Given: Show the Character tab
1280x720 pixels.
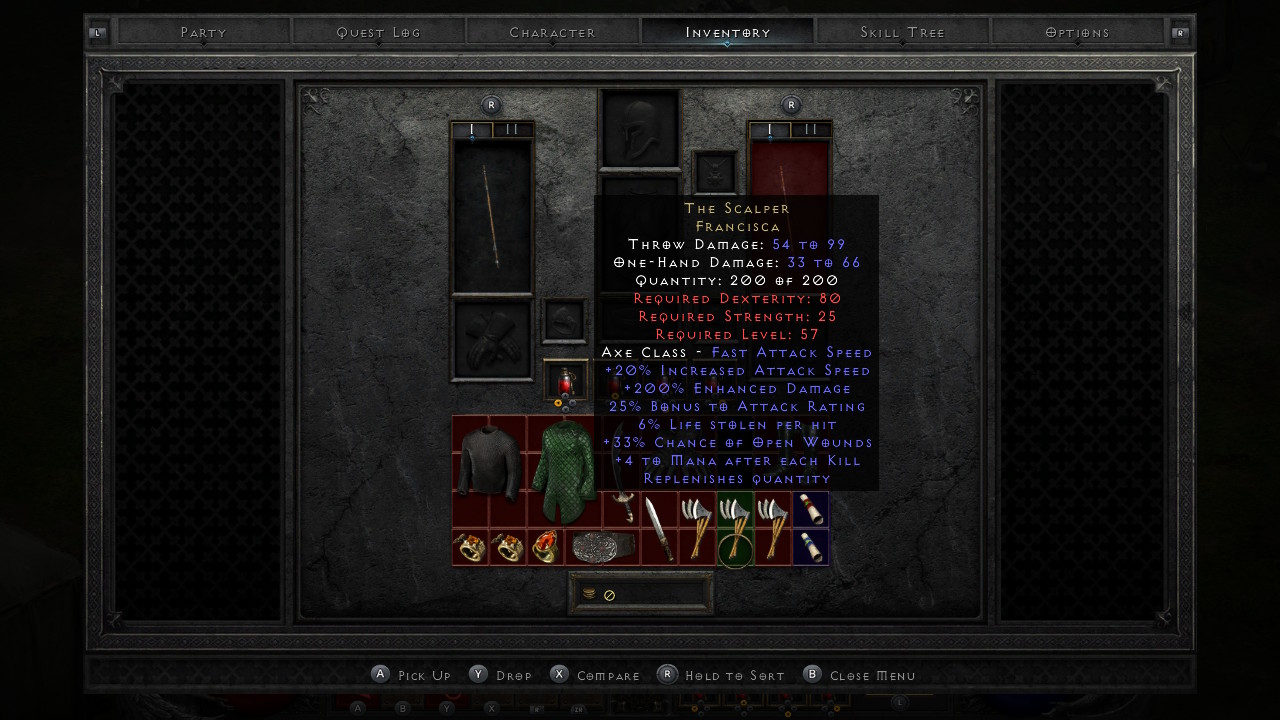Looking at the screenshot, I should [x=552, y=32].
